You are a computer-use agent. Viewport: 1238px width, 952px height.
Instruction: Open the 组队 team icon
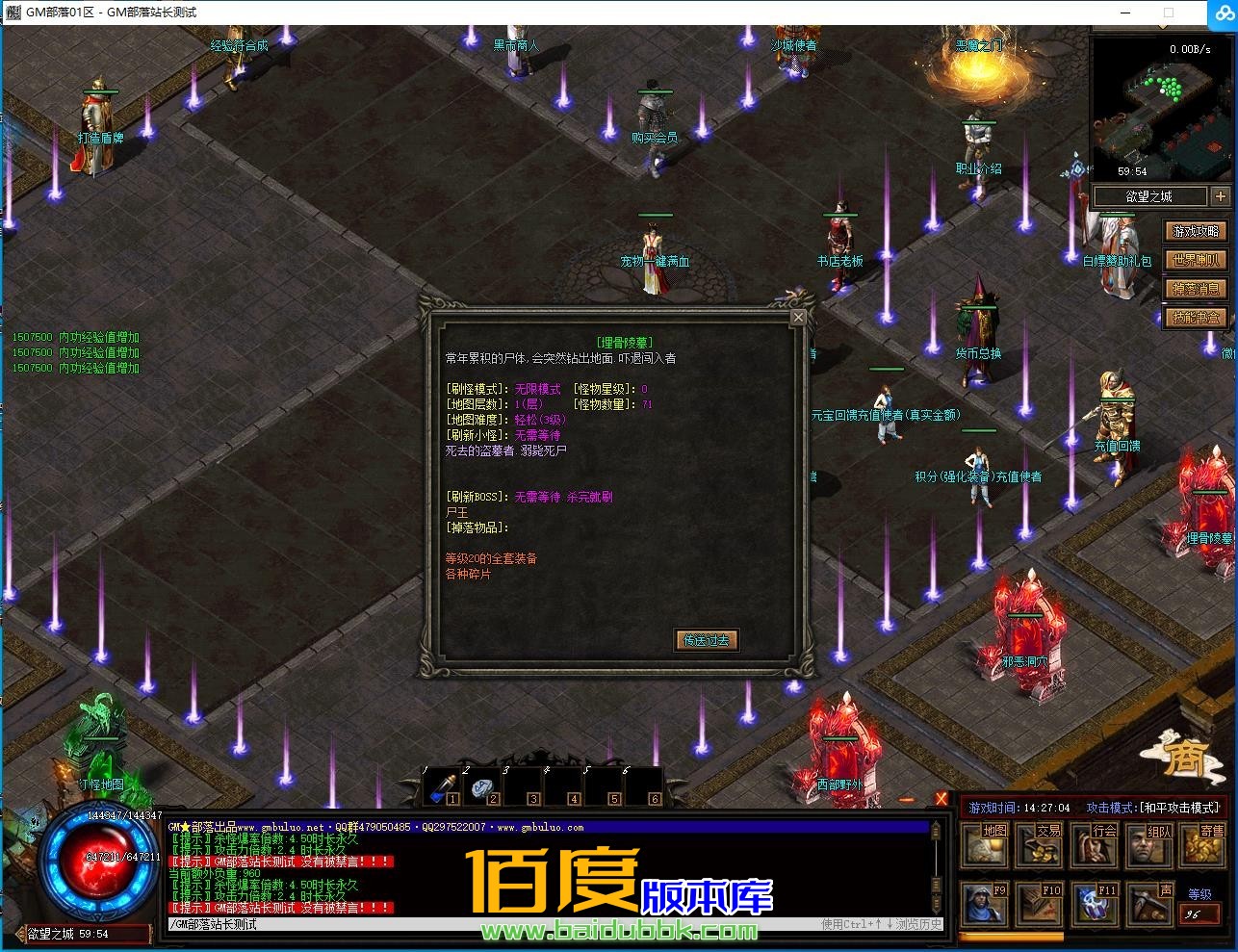(1147, 845)
